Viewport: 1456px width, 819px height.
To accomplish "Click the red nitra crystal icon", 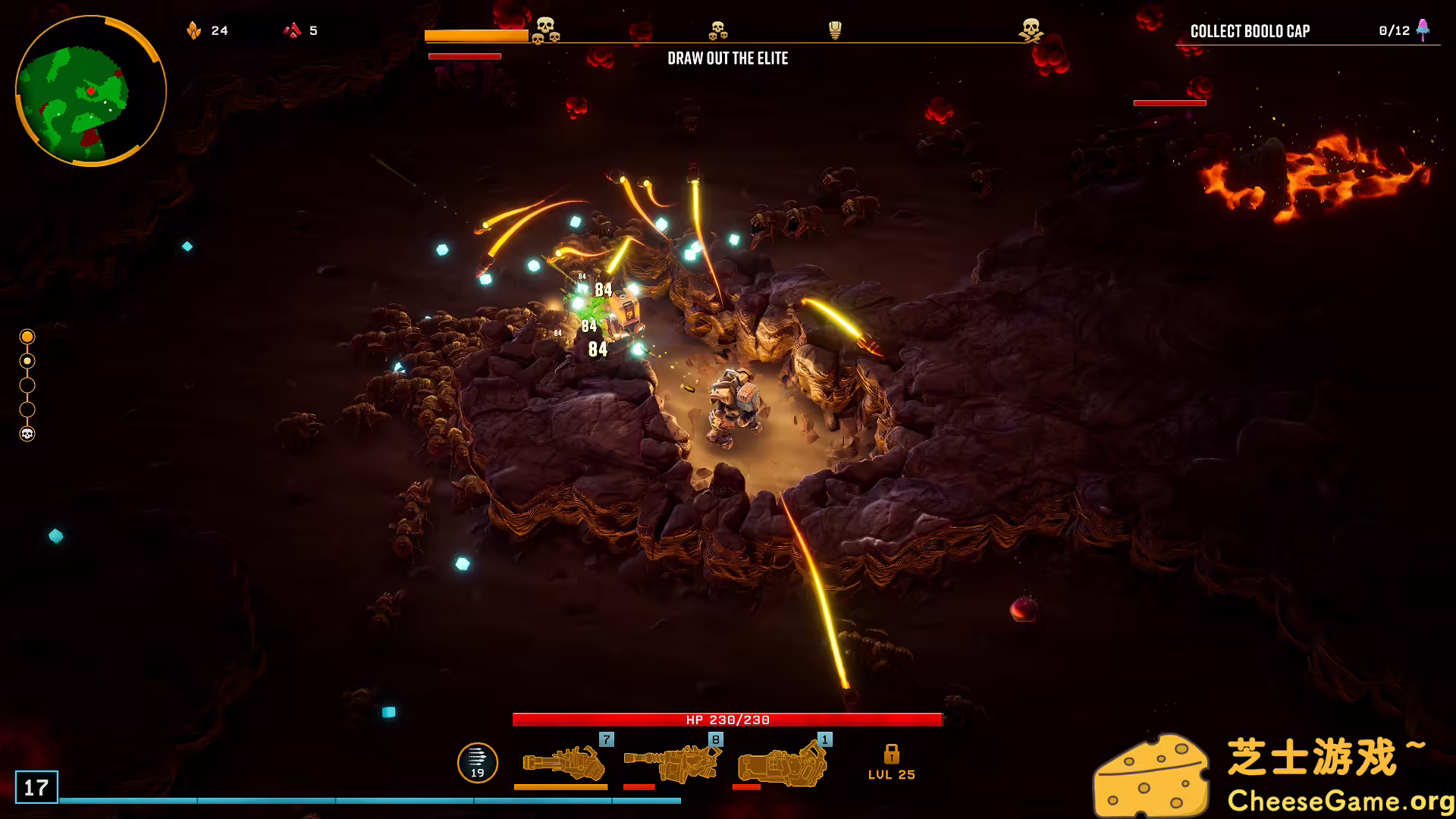I will [x=292, y=30].
